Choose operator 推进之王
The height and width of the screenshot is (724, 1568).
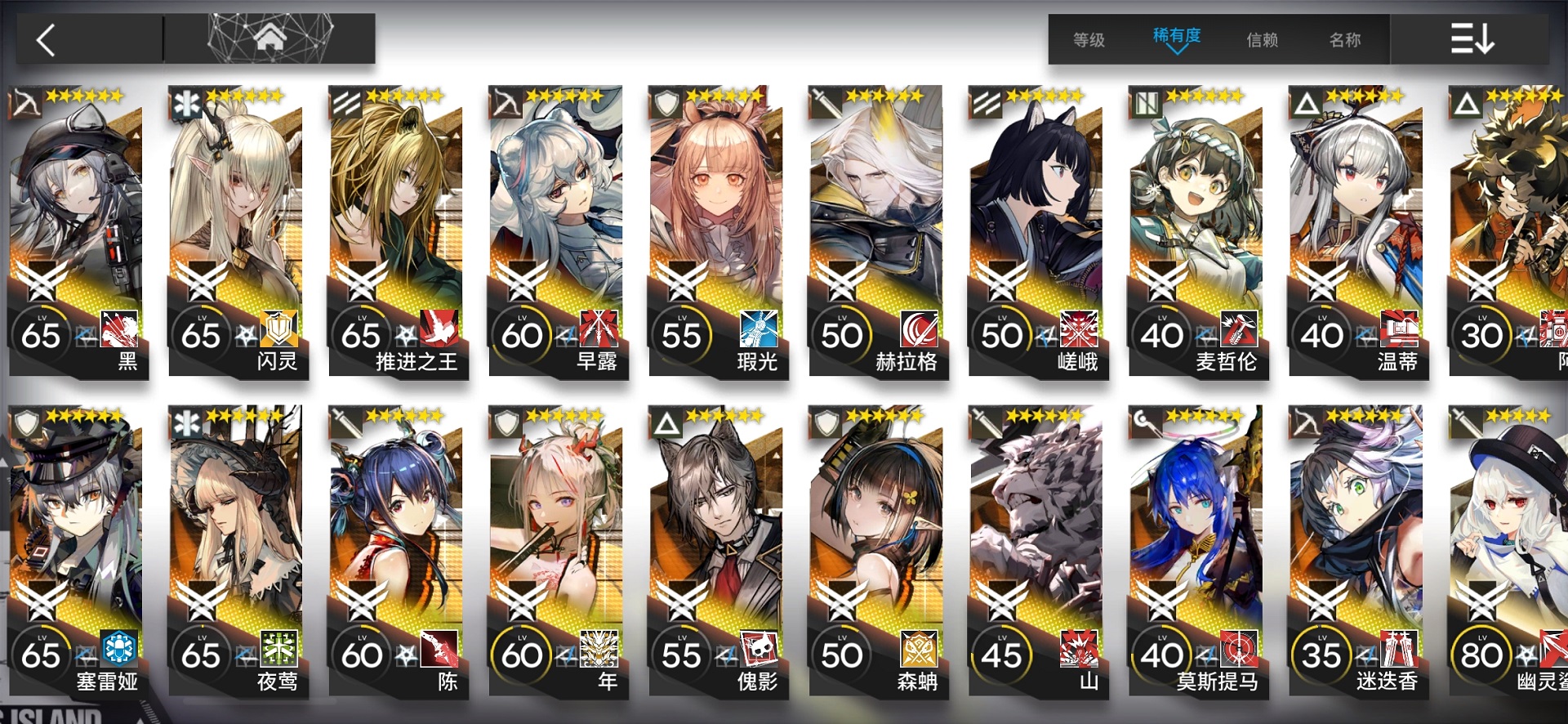(x=398, y=233)
